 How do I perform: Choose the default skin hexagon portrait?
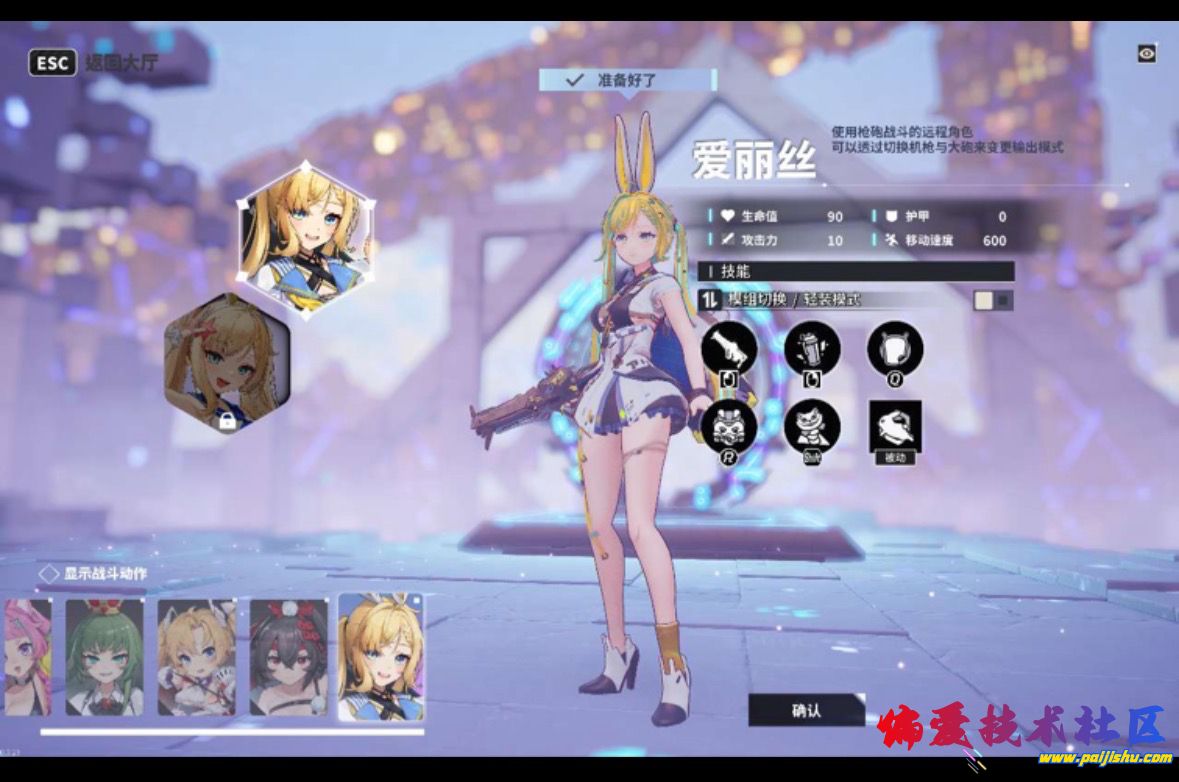pyautogui.click(x=307, y=239)
